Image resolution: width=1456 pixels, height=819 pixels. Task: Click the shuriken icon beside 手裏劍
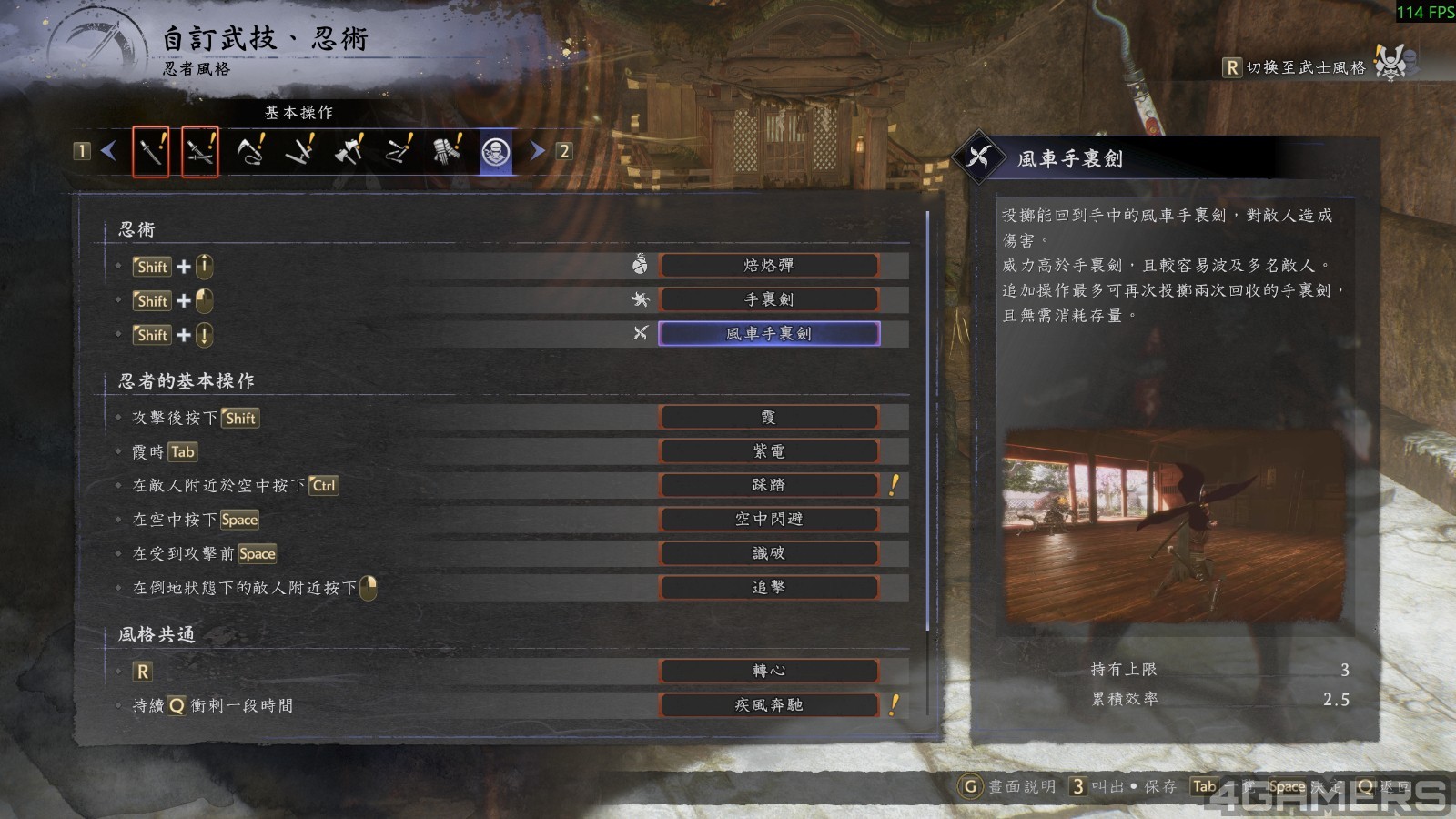click(640, 298)
